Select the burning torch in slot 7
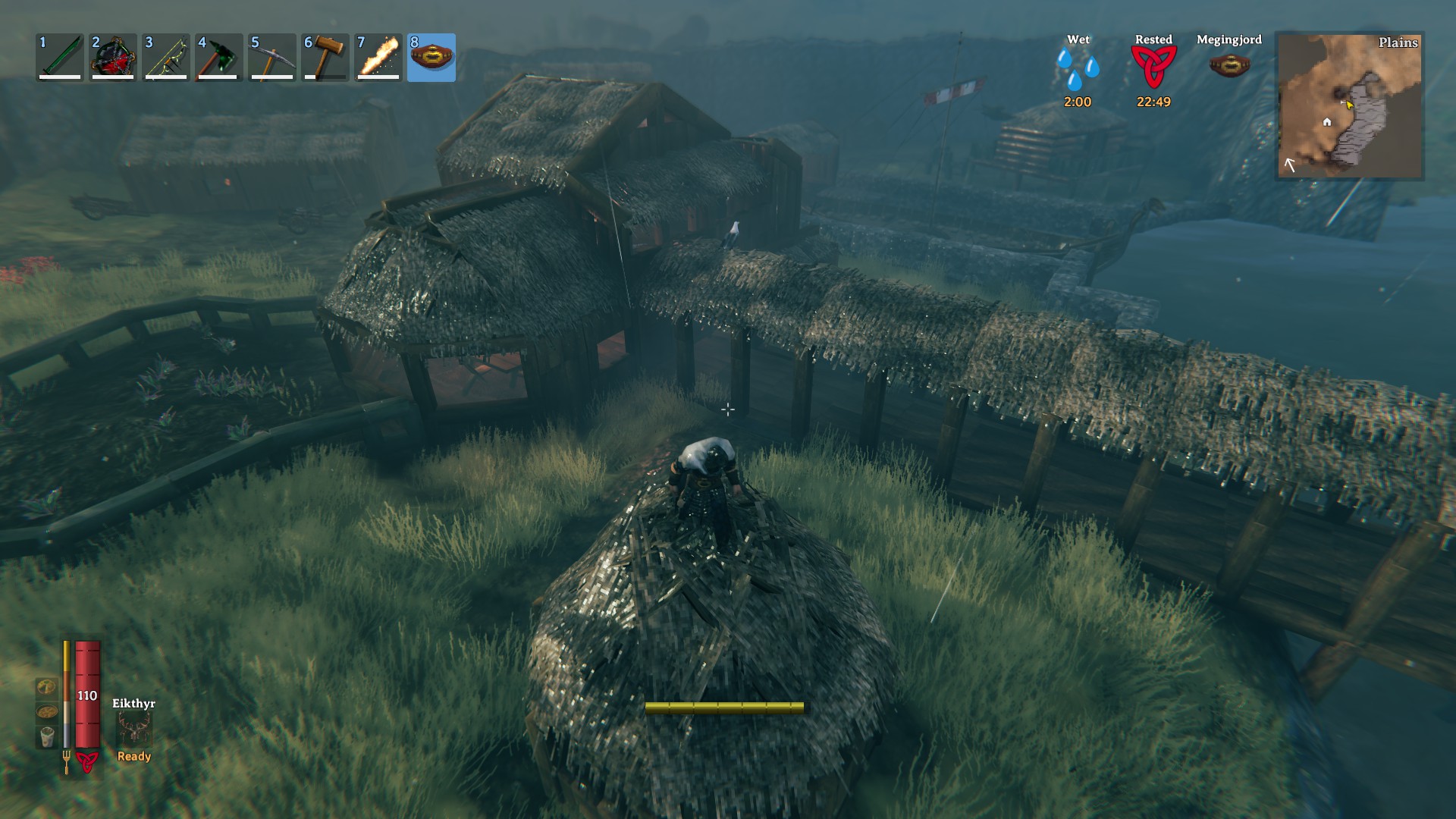The image size is (1456, 819). tap(378, 57)
